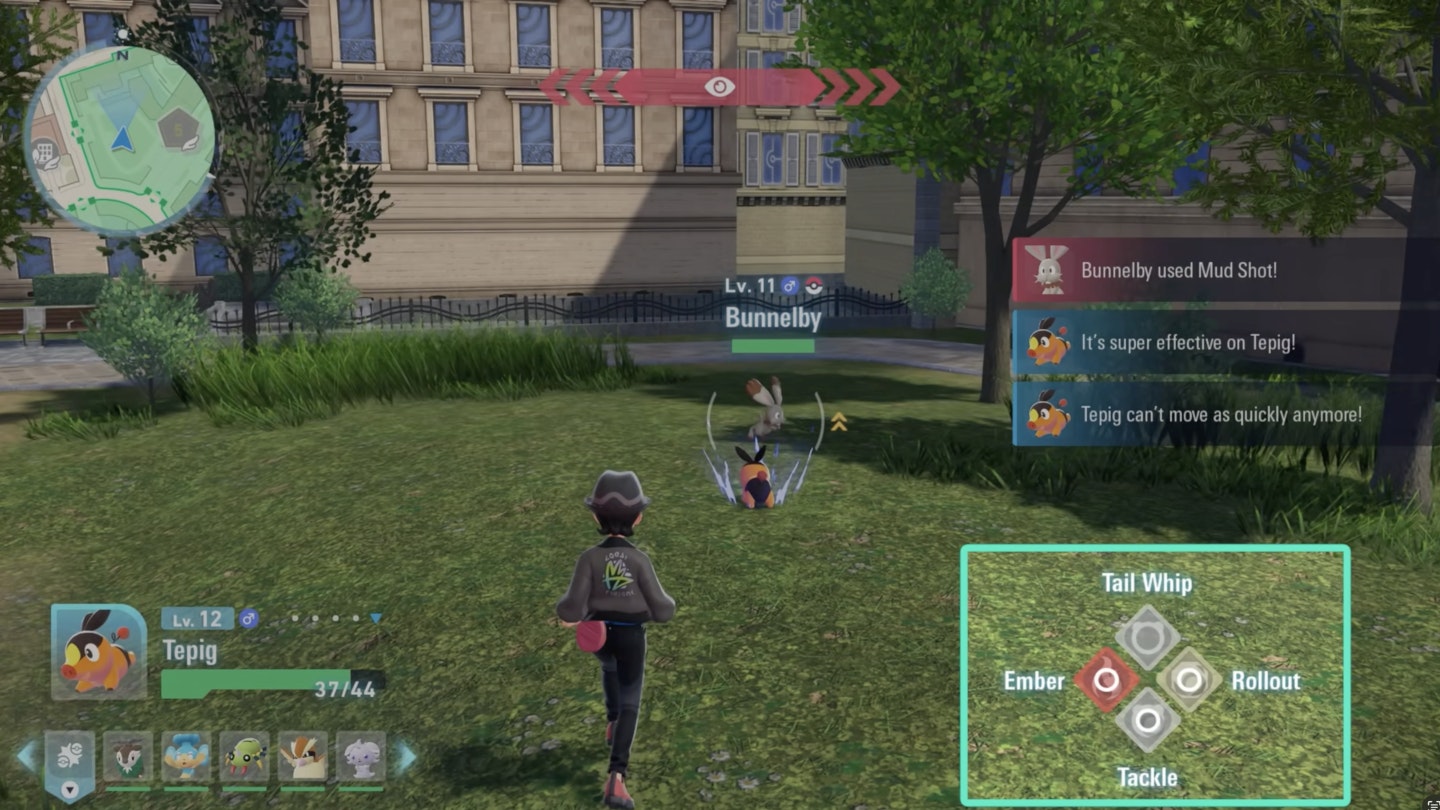Switch to Panpour in the party bar
This screenshot has height=810, width=1440.
click(186, 757)
